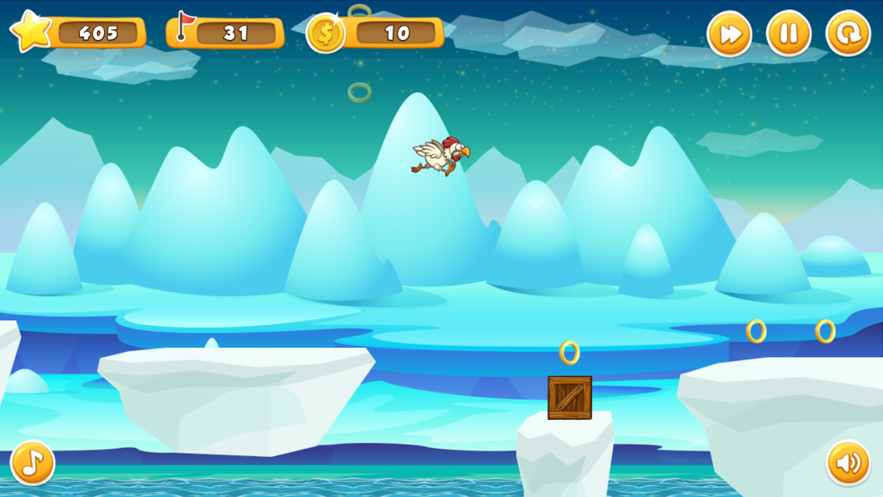Toggle the sound effects speaker button

coord(848,463)
